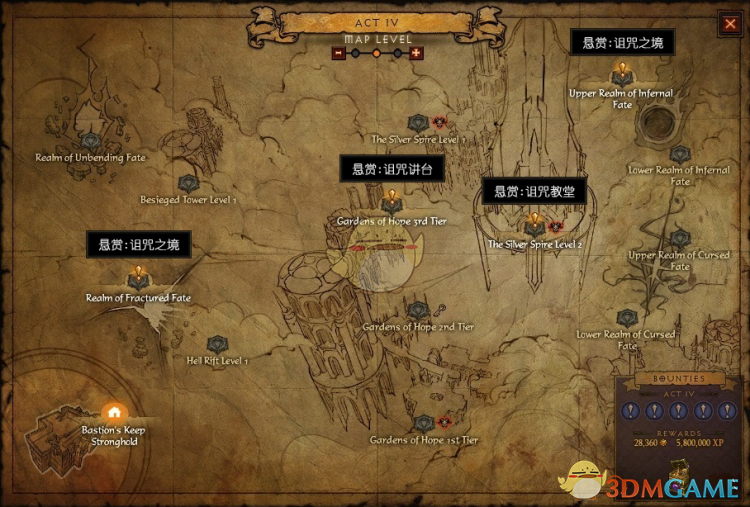
Task: Choose Lower Realm of Cursed Fate waypoint
Action: point(627,316)
